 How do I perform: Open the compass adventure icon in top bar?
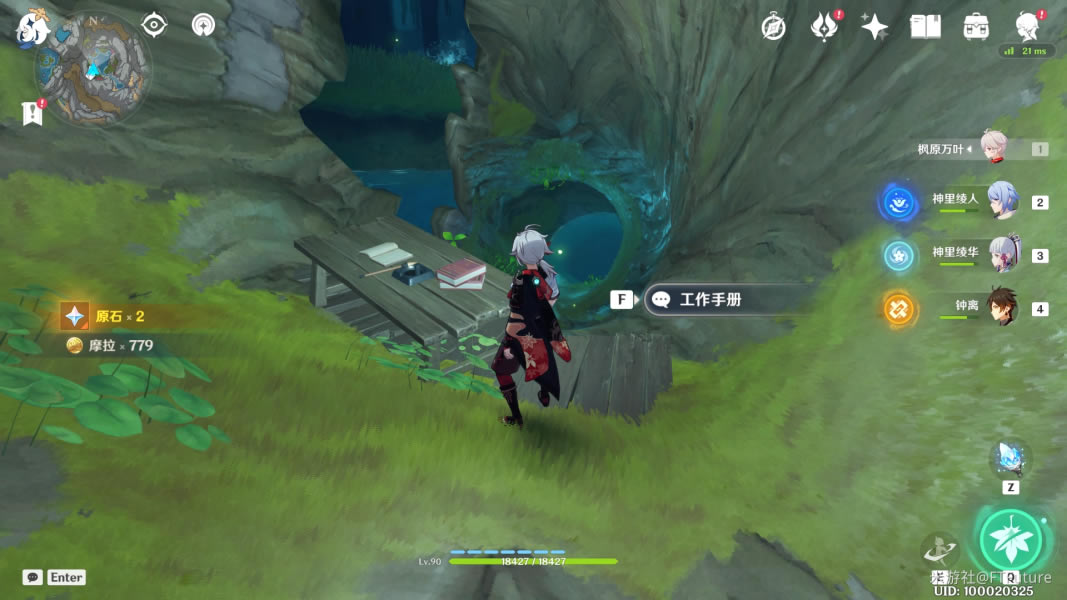773,27
